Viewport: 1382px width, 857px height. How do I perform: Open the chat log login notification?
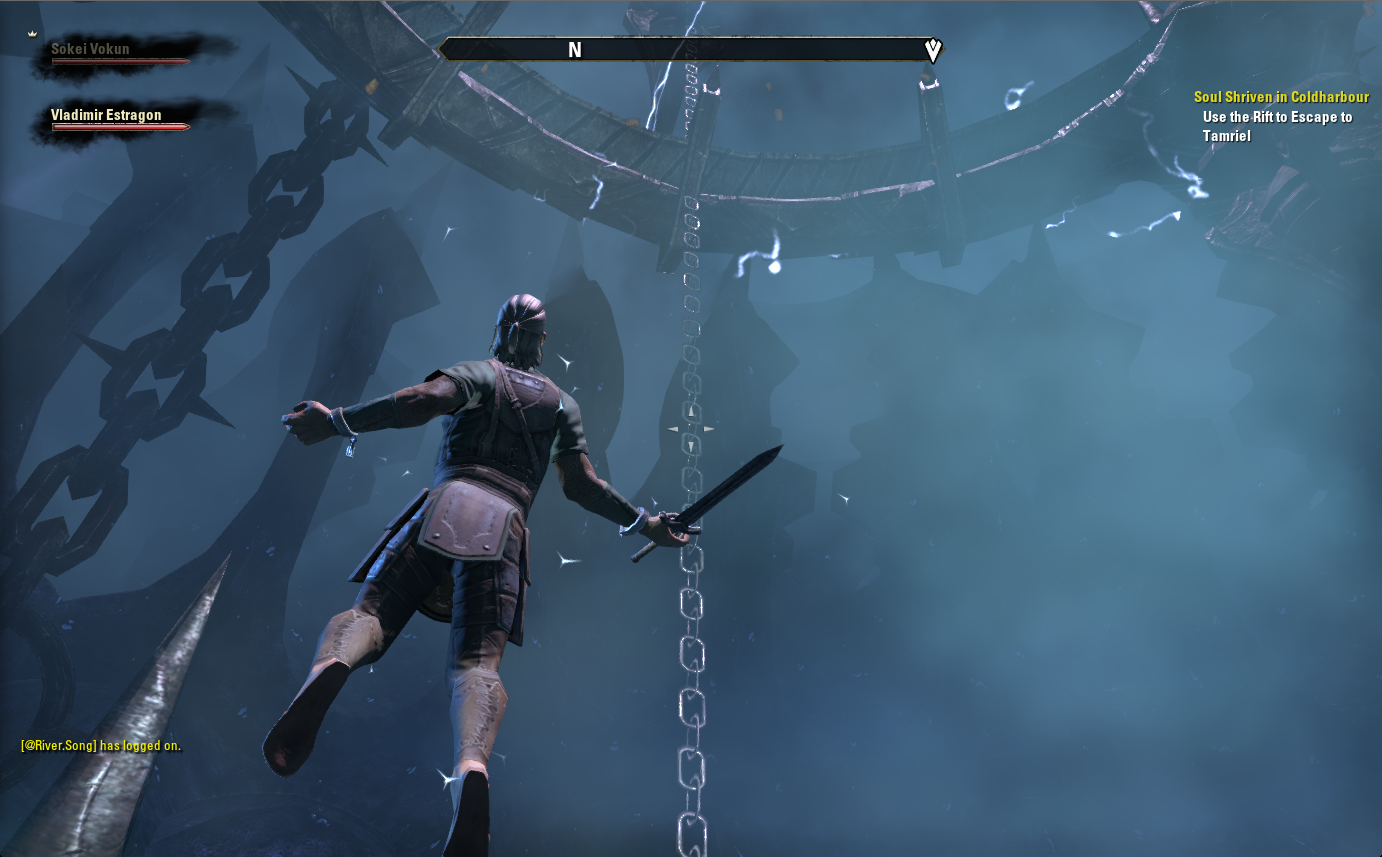click(x=101, y=746)
